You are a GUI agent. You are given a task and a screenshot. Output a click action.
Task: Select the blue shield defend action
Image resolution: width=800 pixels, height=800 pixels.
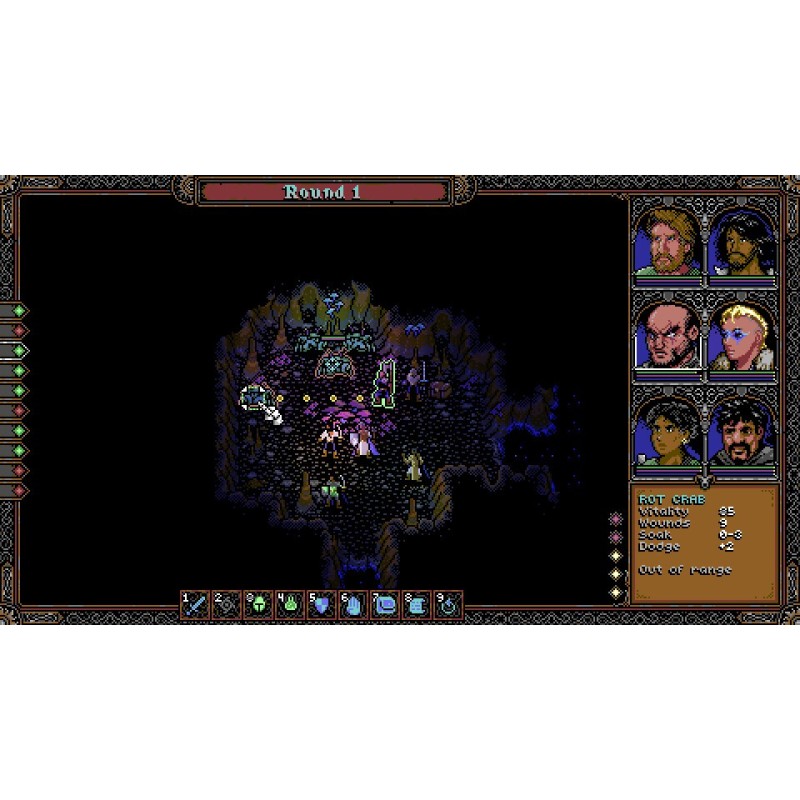tap(321, 605)
